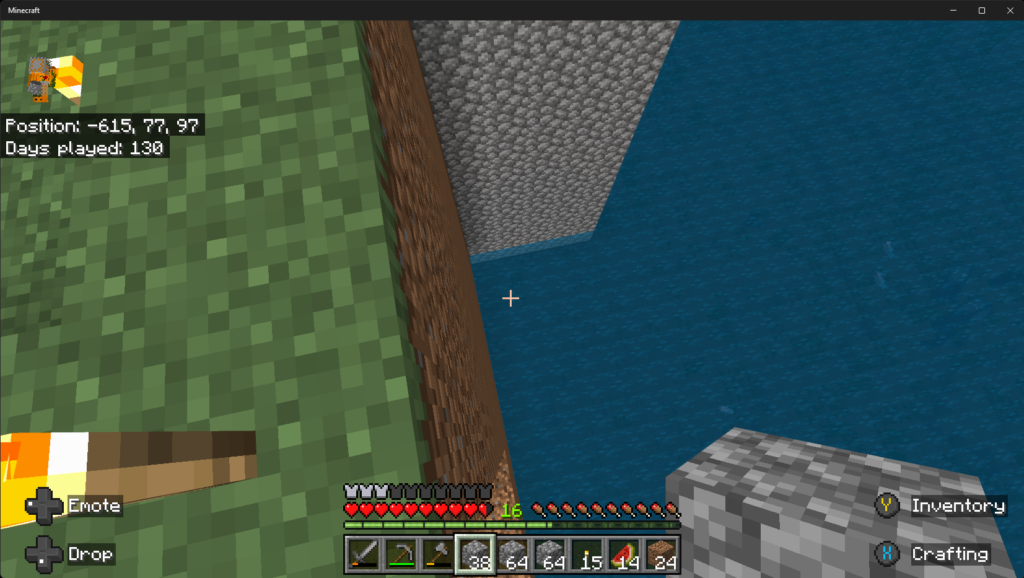Switch to the dirt block slot
This screenshot has height=578, width=1024.
point(661,554)
